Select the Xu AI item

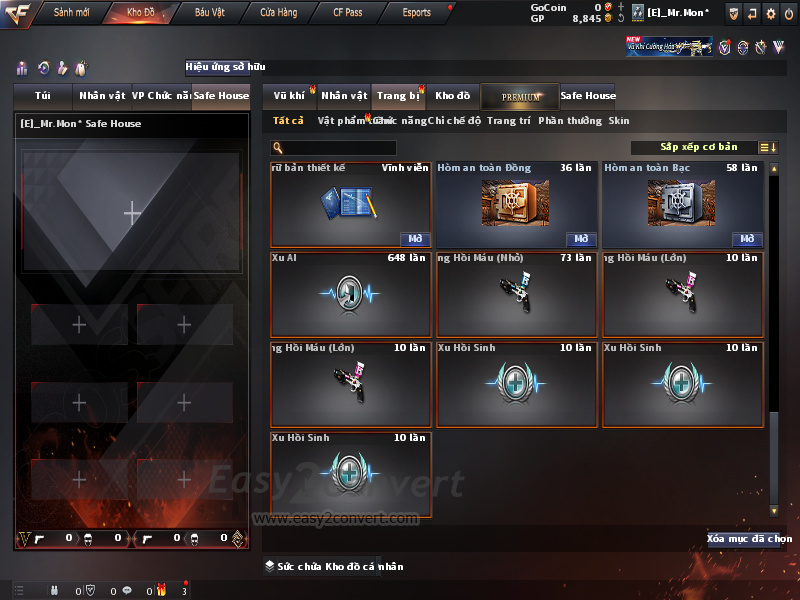(351, 294)
